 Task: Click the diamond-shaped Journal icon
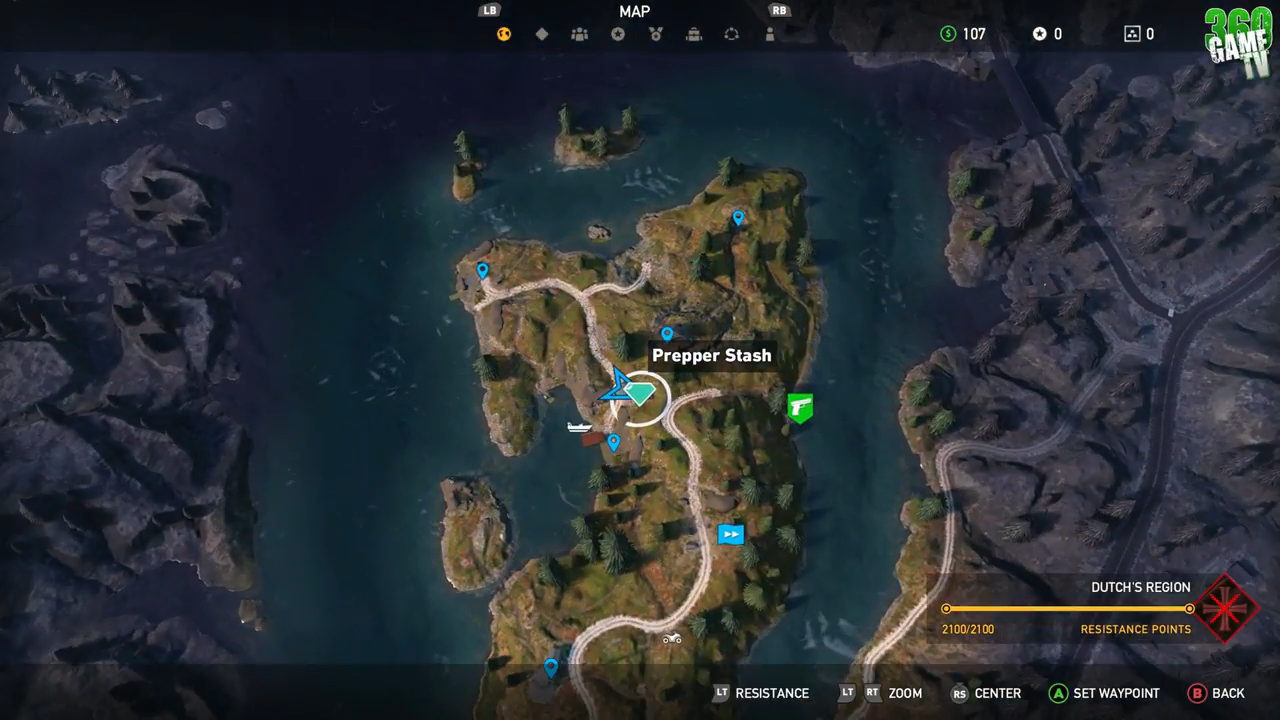tap(542, 33)
